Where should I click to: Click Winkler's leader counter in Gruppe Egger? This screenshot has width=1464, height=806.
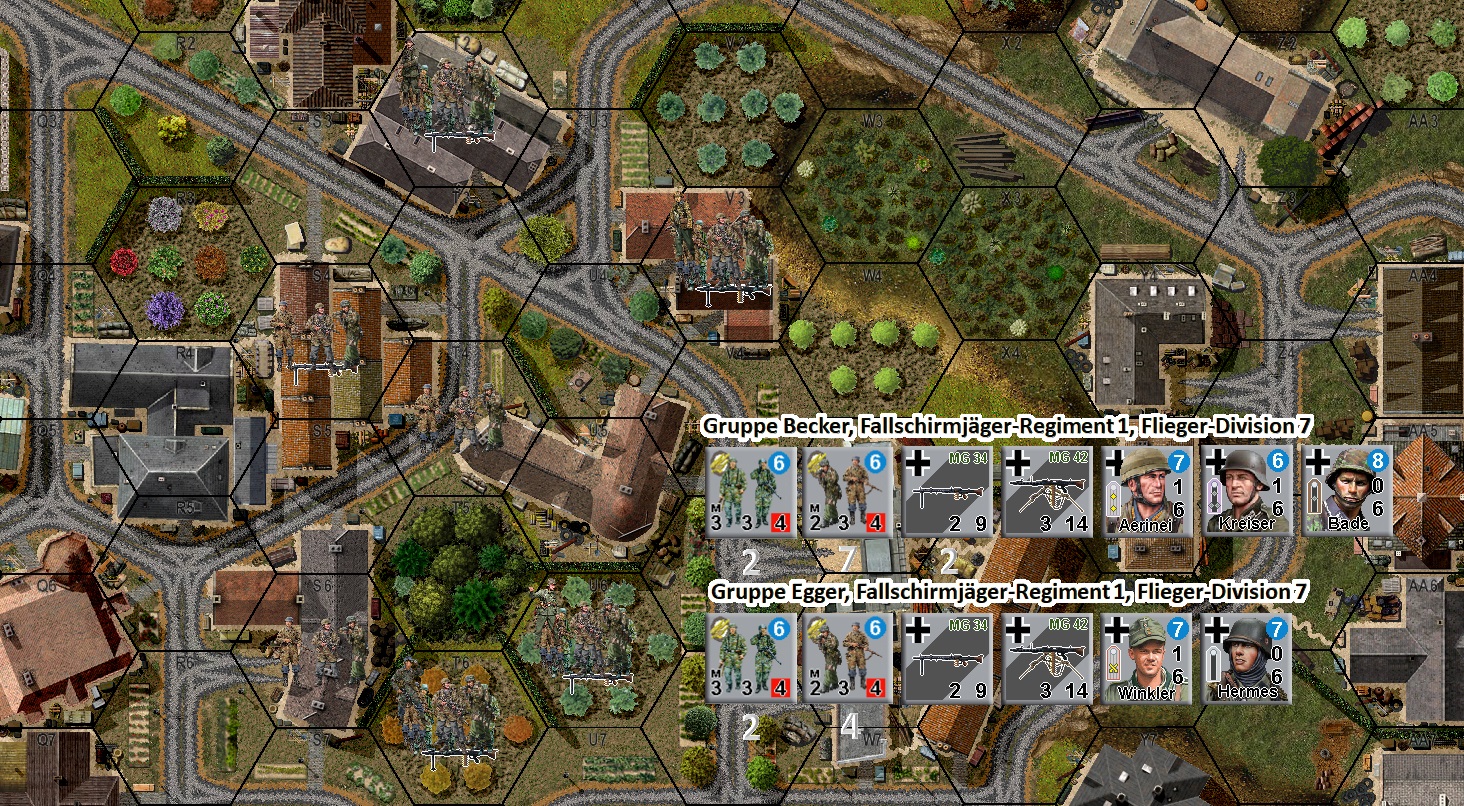tap(1145, 658)
